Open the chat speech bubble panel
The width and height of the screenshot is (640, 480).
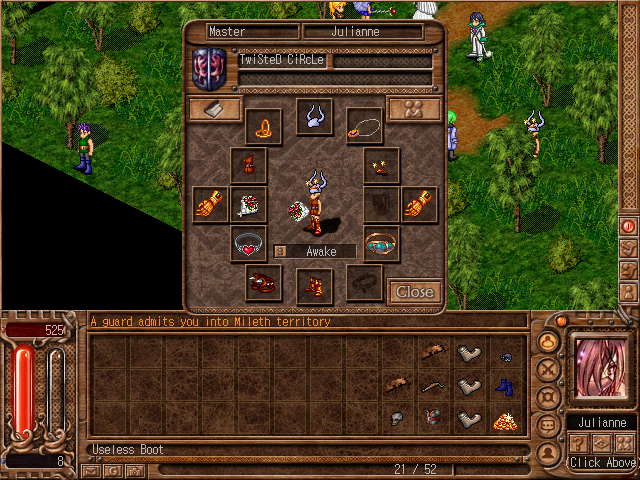click(x=548, y=424)
